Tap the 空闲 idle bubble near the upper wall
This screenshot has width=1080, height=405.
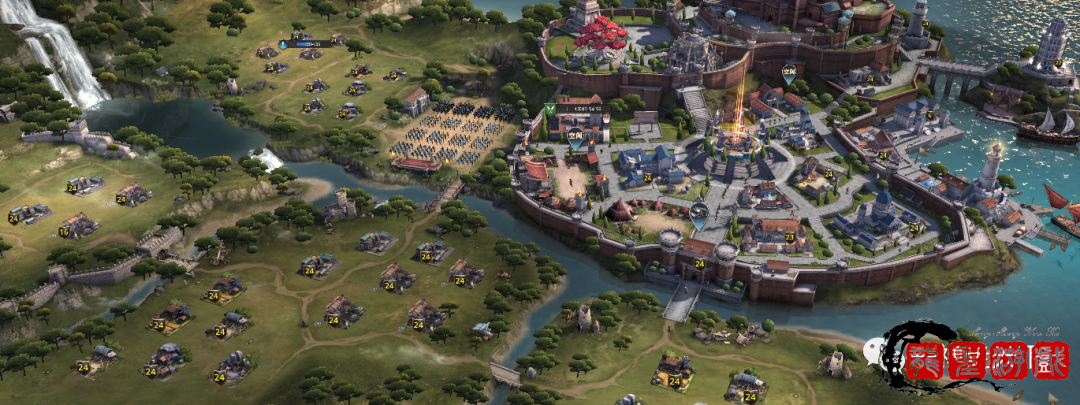(x=789, y=70)
